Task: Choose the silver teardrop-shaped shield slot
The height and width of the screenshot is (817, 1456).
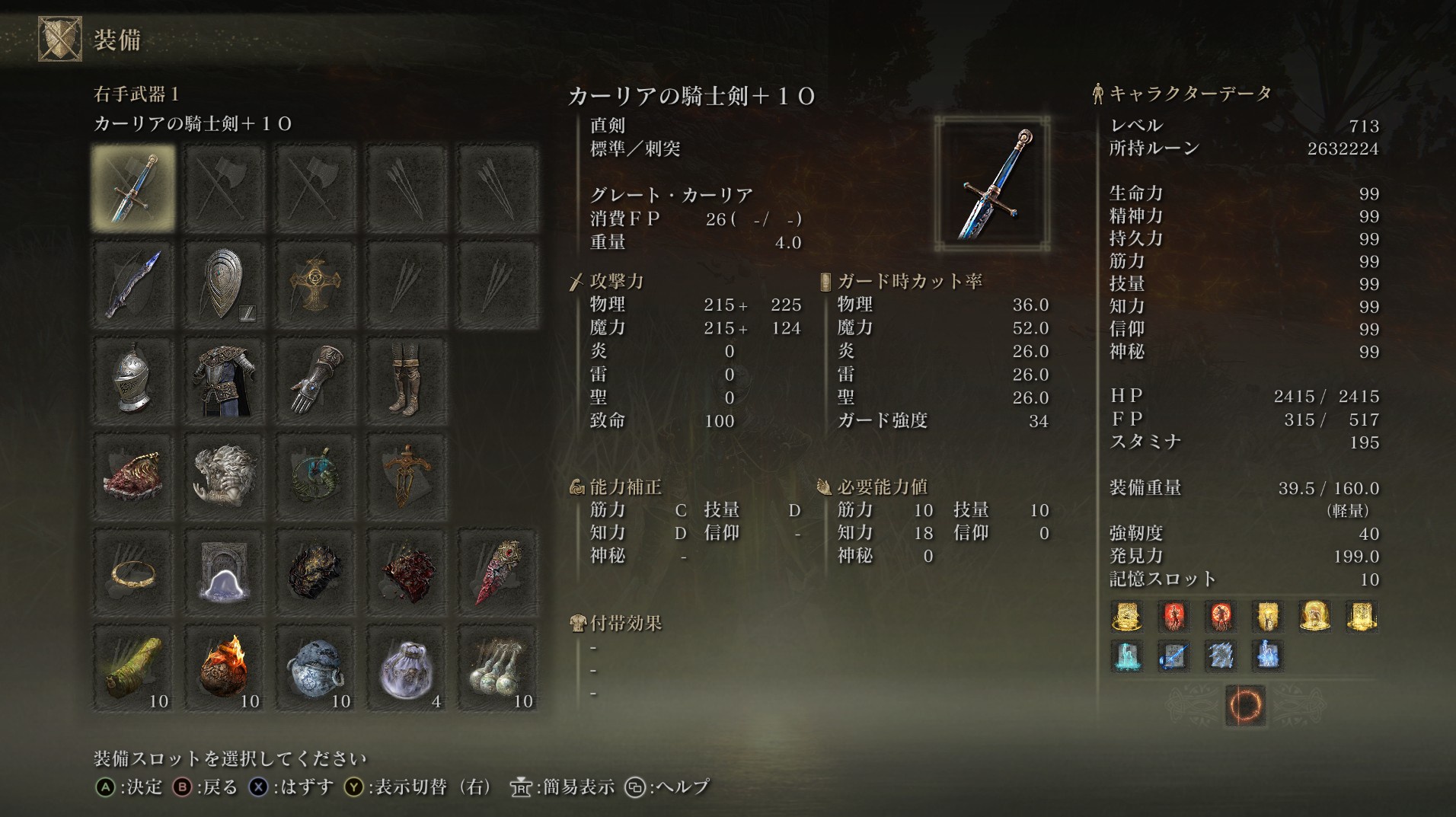Action: point(224,285)
